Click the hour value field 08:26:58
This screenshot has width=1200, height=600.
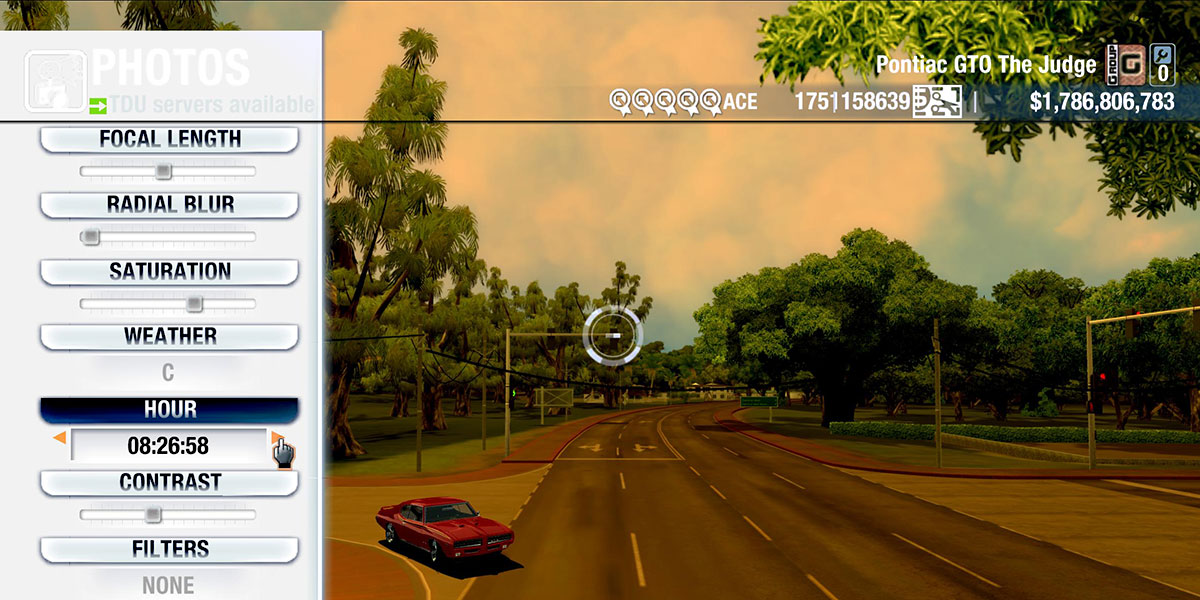167,445
